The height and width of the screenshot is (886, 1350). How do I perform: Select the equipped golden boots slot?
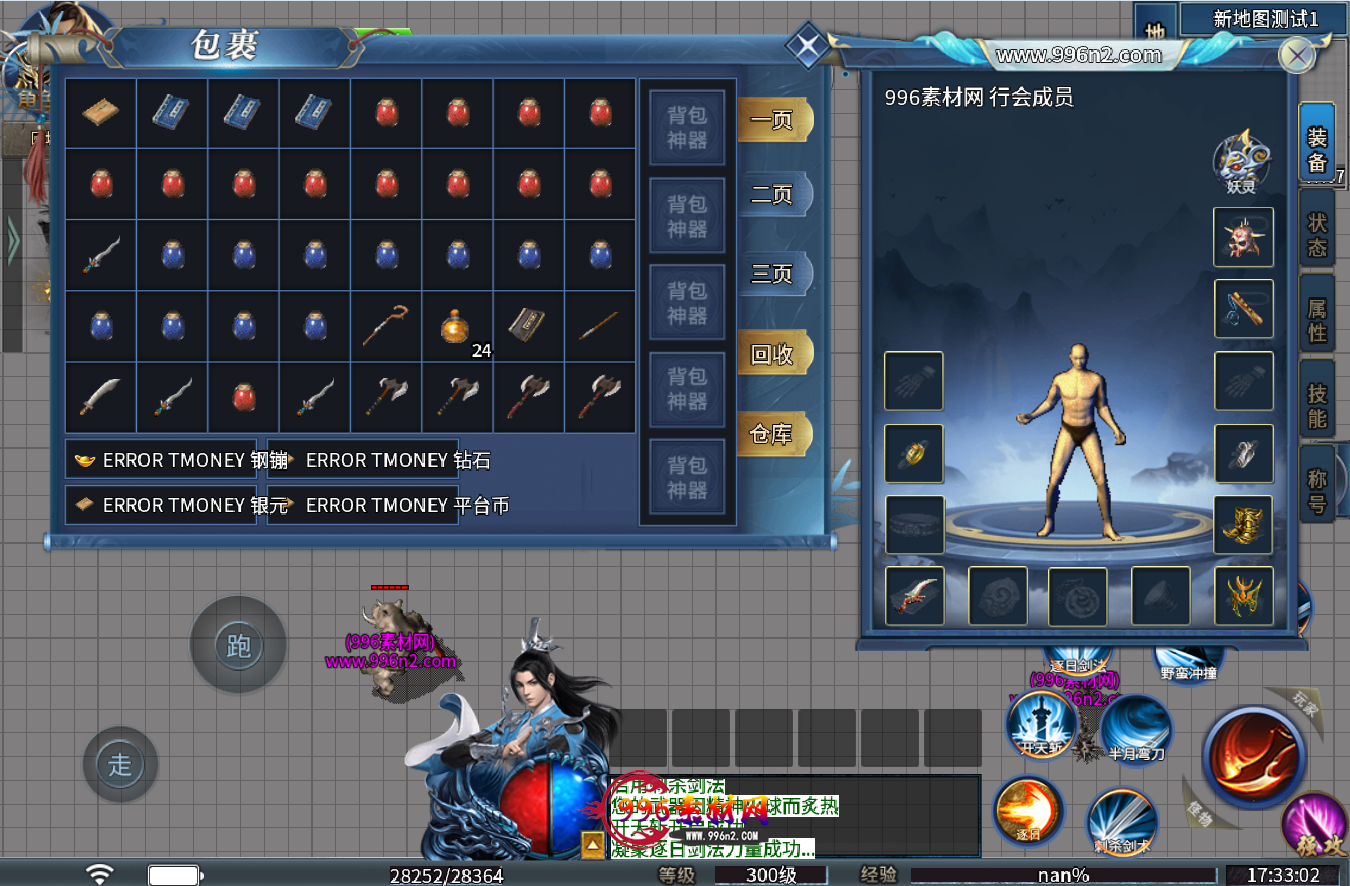(1243, 525)
